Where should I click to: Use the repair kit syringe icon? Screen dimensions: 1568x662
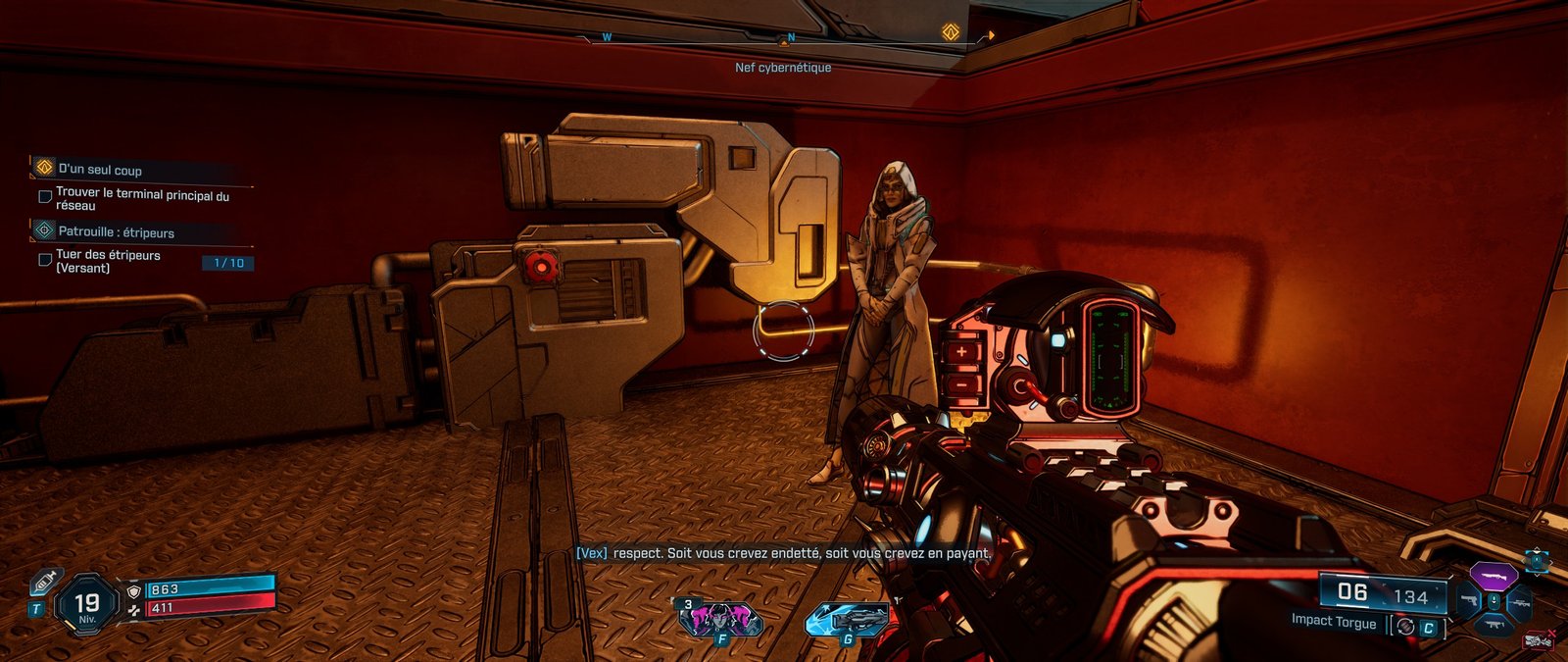point(44,584)
